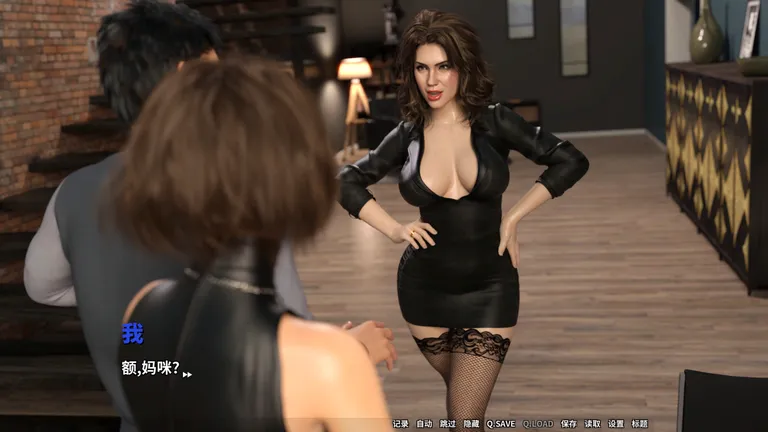Skip dialogue with 跳过
This screenshot has width=768, height=432.
448,424
